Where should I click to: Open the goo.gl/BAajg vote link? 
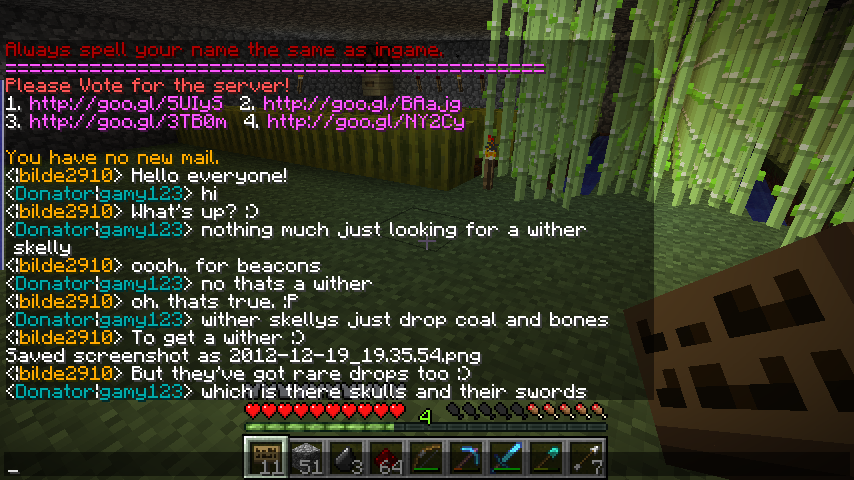coord(362,103)
